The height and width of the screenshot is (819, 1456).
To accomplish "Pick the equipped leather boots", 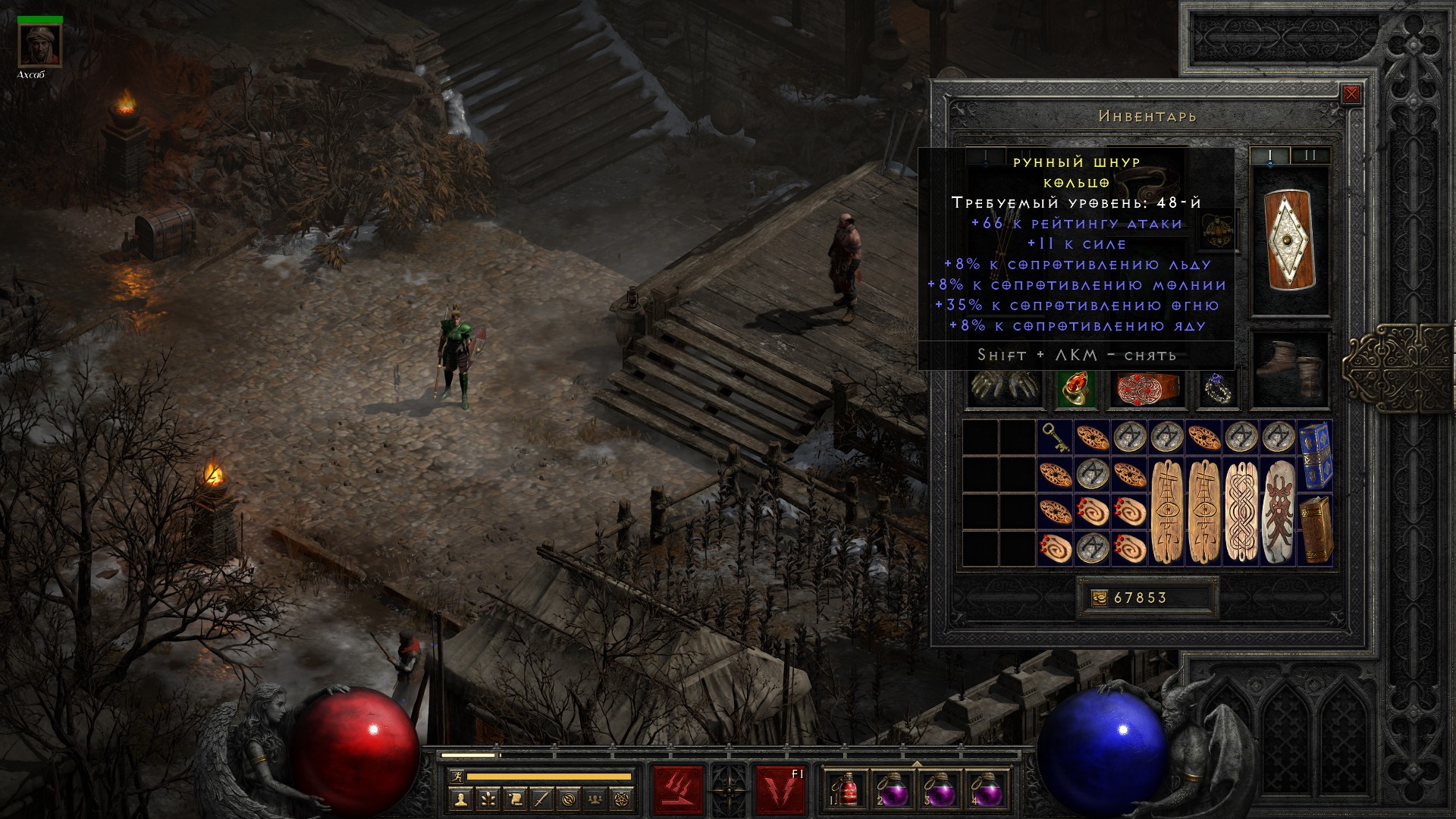I will tap(1290, 369).
